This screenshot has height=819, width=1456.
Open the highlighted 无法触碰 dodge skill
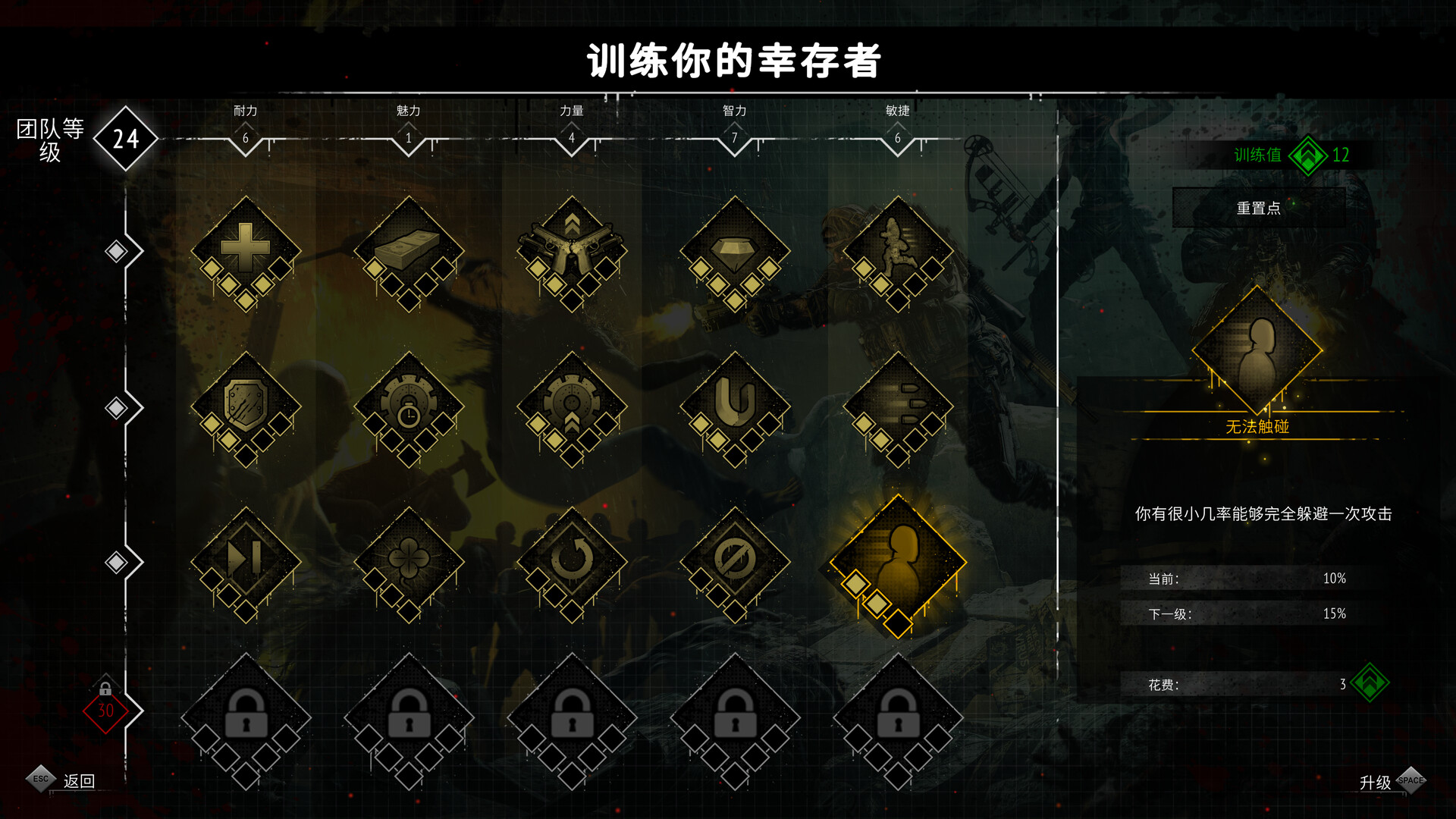click(900, 560)
